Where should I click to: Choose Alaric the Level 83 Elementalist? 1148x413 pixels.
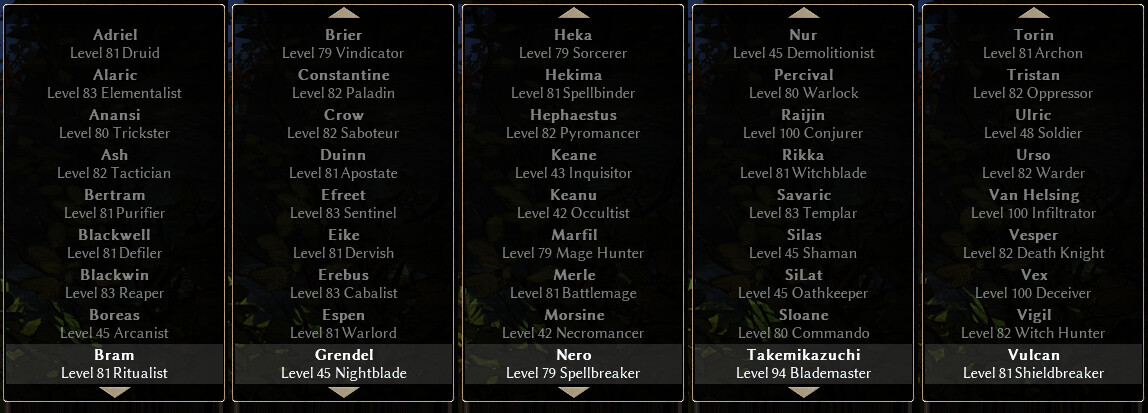tap(114, 84)
